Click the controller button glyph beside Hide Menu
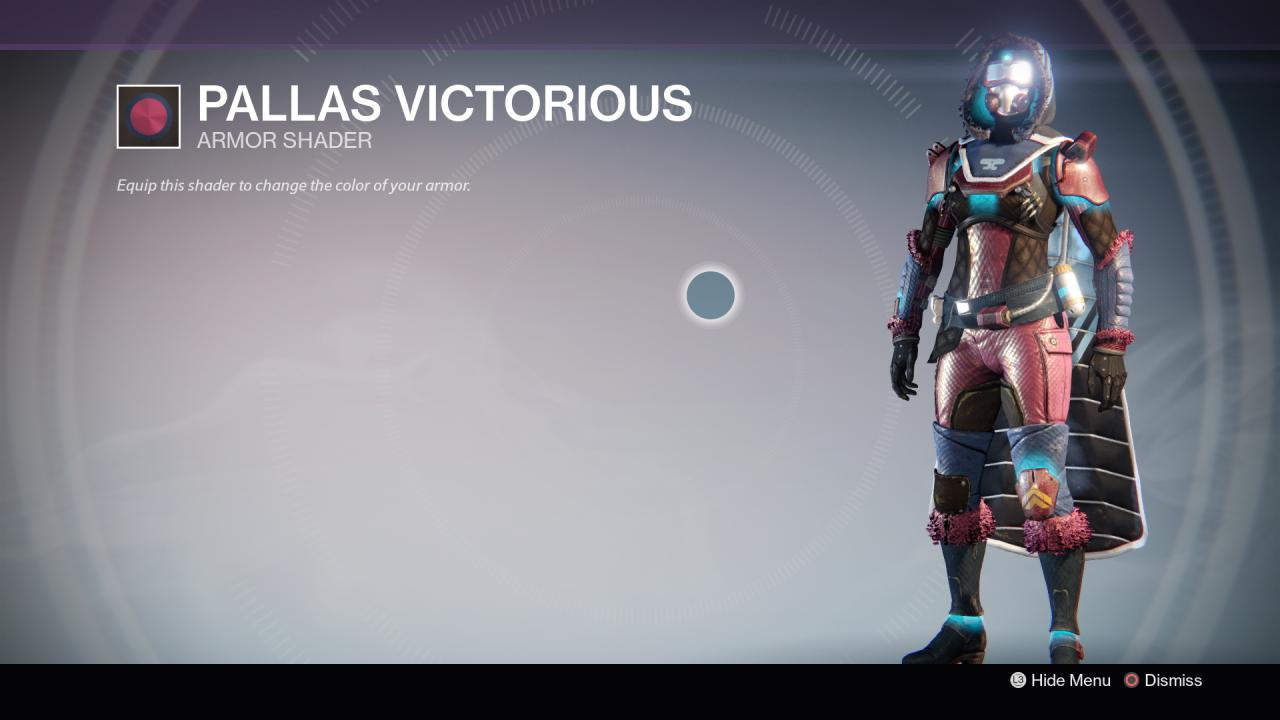1280x720 pixels. (x=1017, y=681)
